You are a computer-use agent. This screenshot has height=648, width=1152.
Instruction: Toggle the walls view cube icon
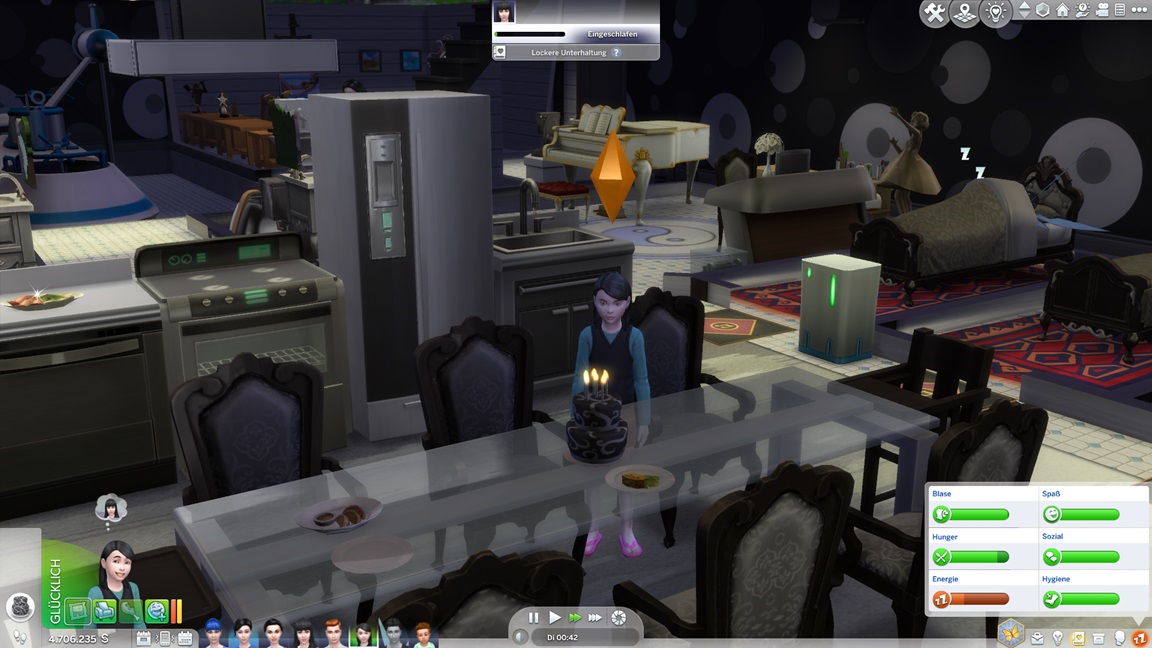tap(1043, 10)
